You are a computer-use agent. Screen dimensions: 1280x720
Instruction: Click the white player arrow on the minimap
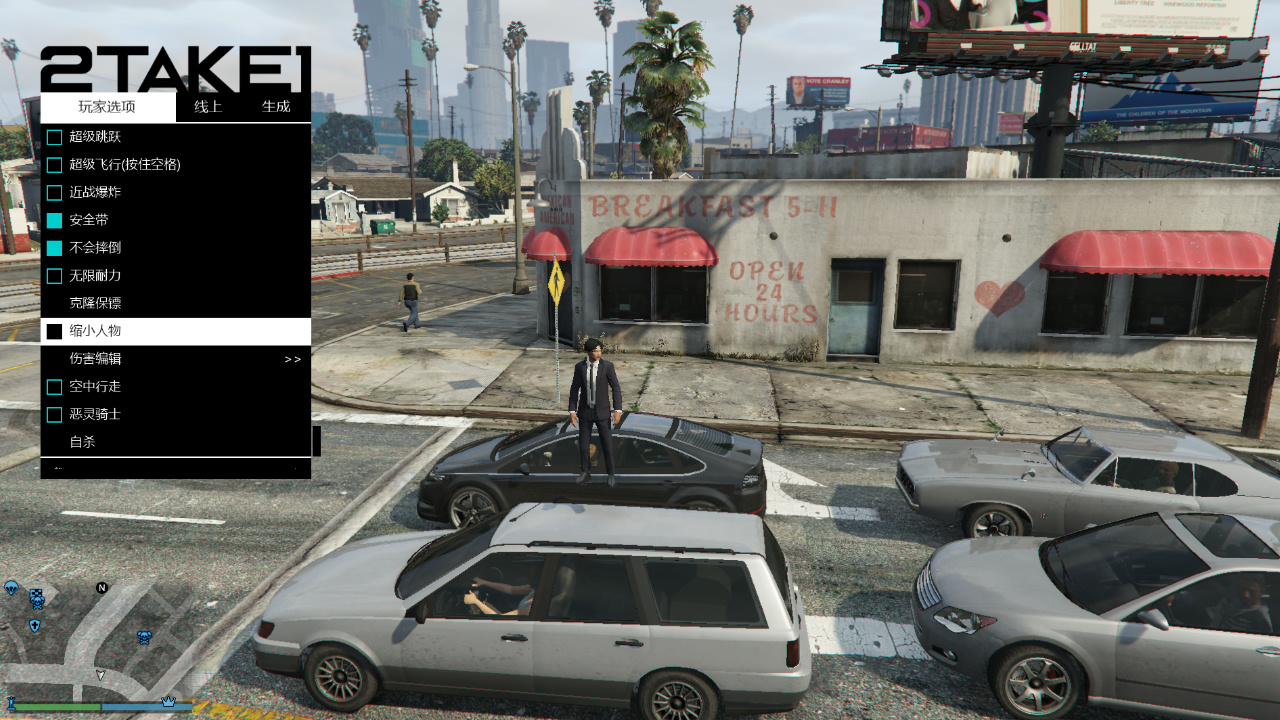coord(100,675)
